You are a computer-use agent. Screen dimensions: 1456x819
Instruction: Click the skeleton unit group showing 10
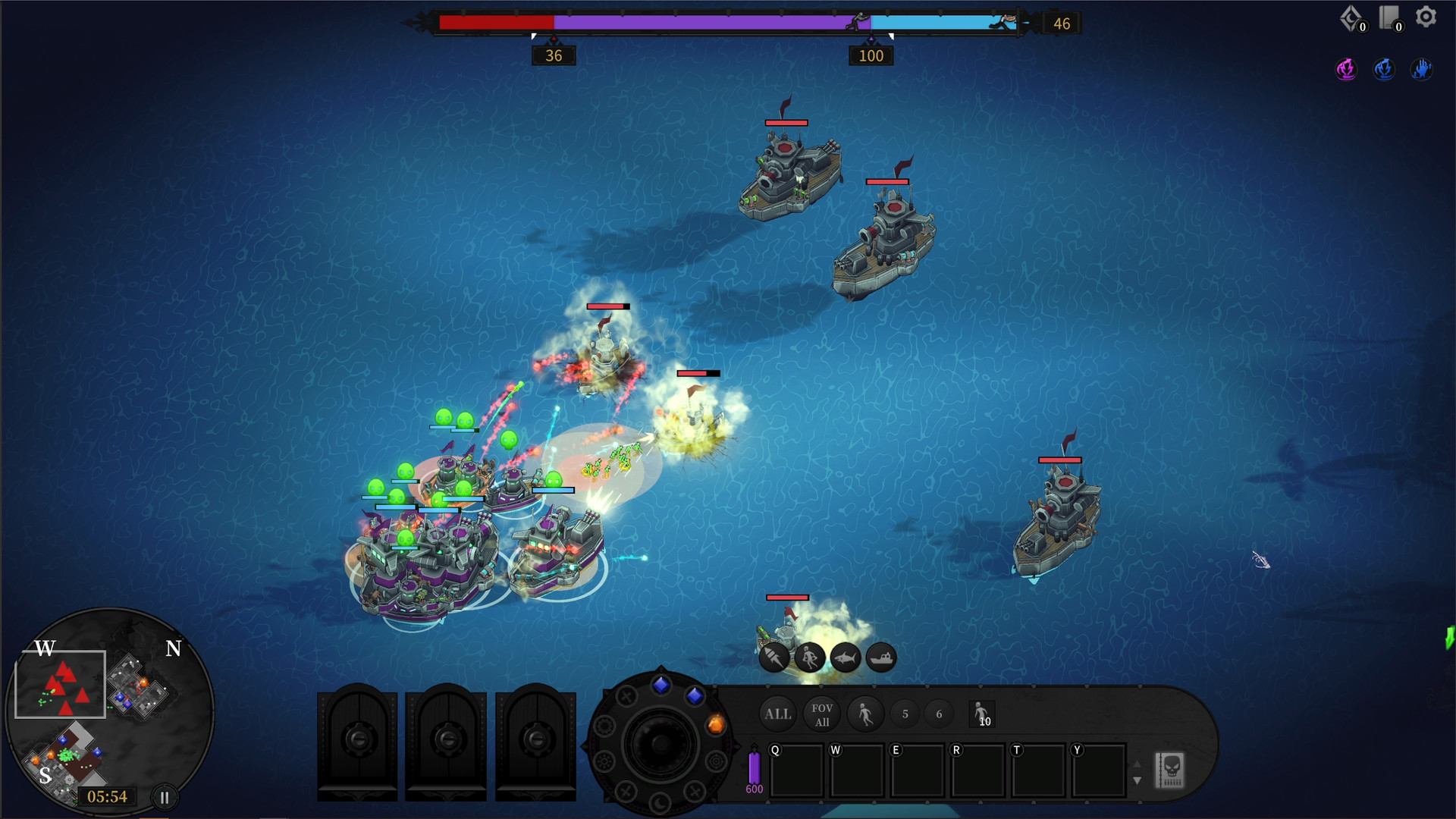tap(981, 714)
